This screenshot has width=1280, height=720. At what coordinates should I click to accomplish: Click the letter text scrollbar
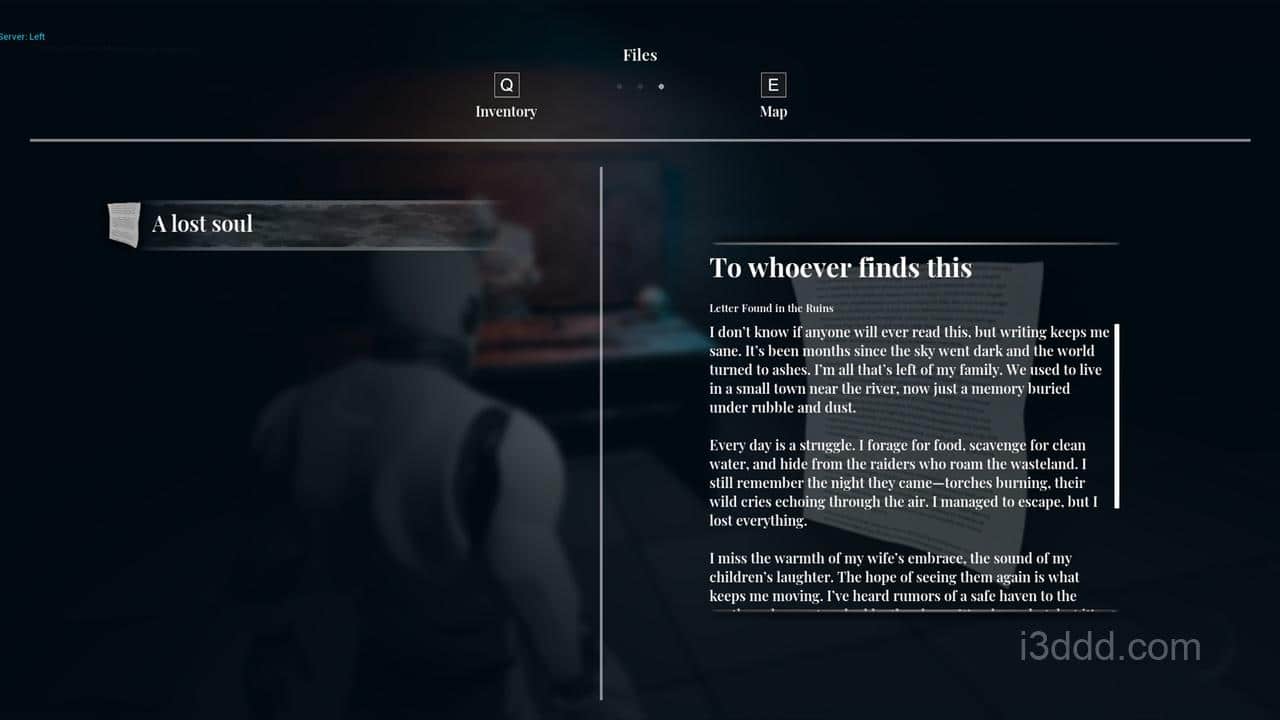pyautogui.click(x=1116, y=416)
